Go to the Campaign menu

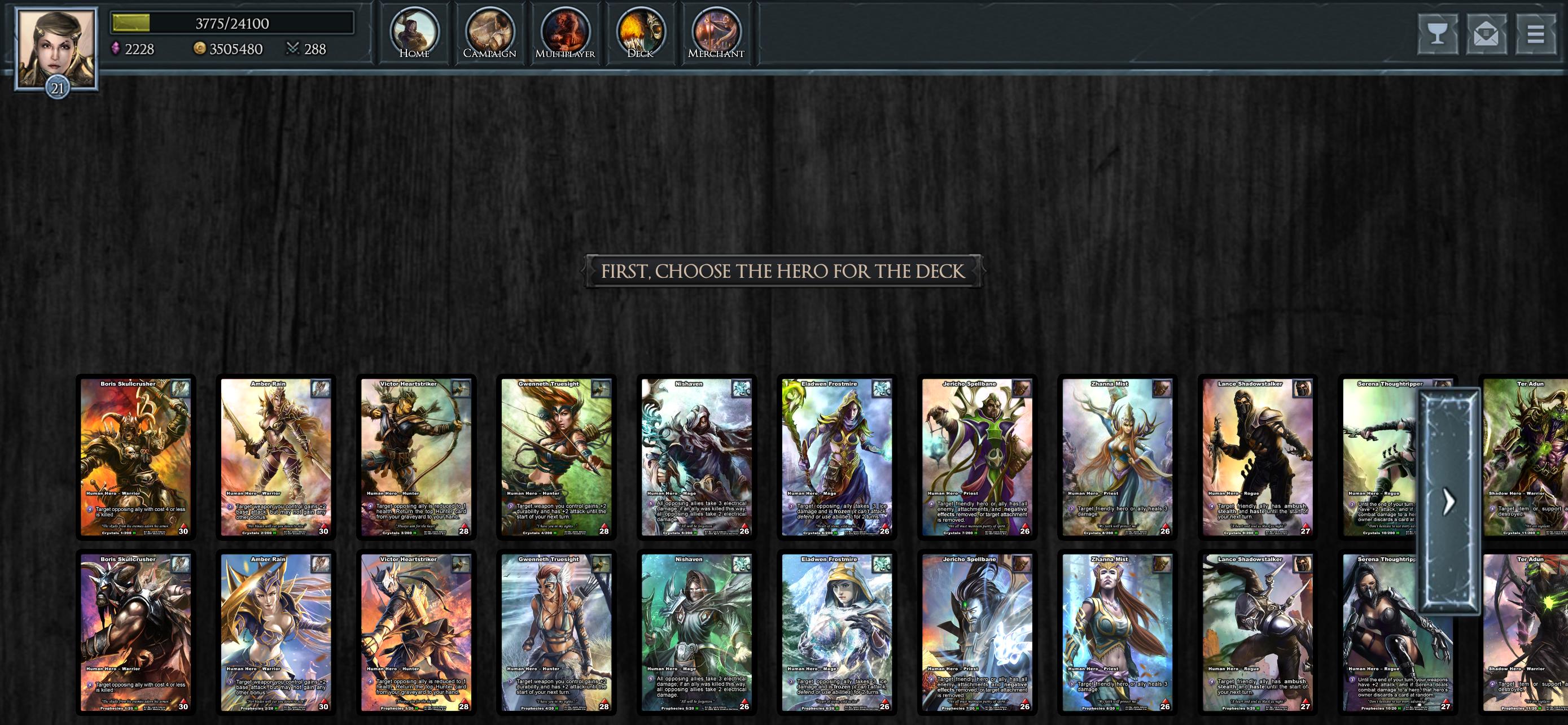coord(489,33)
